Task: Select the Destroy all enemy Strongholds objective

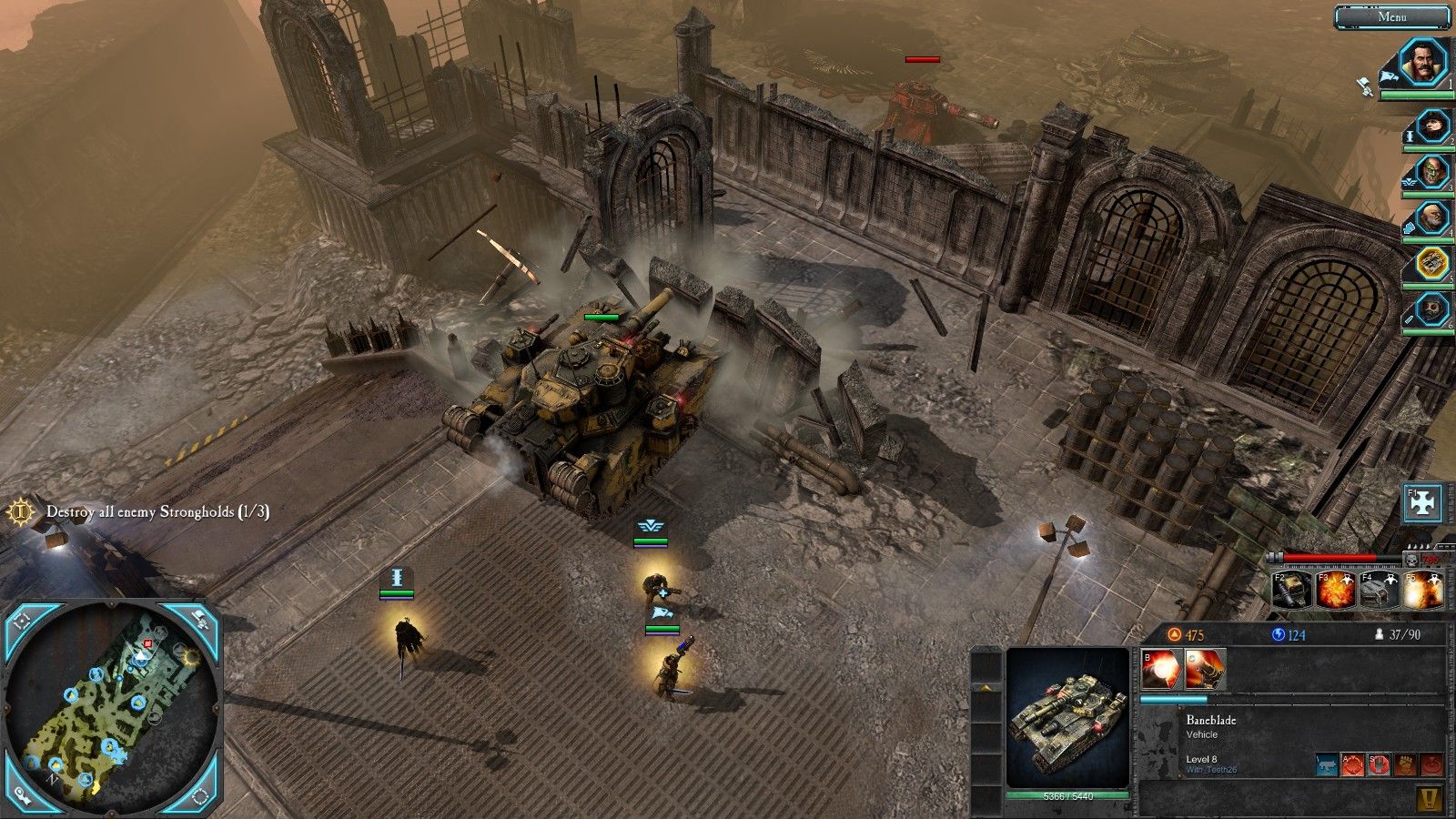Action: coord(157,512)
